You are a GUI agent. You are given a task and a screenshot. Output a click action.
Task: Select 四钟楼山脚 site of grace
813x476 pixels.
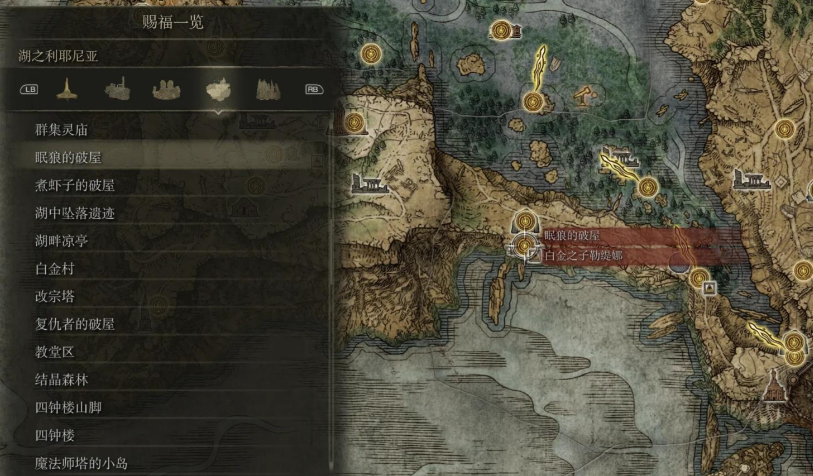[68, 408]
